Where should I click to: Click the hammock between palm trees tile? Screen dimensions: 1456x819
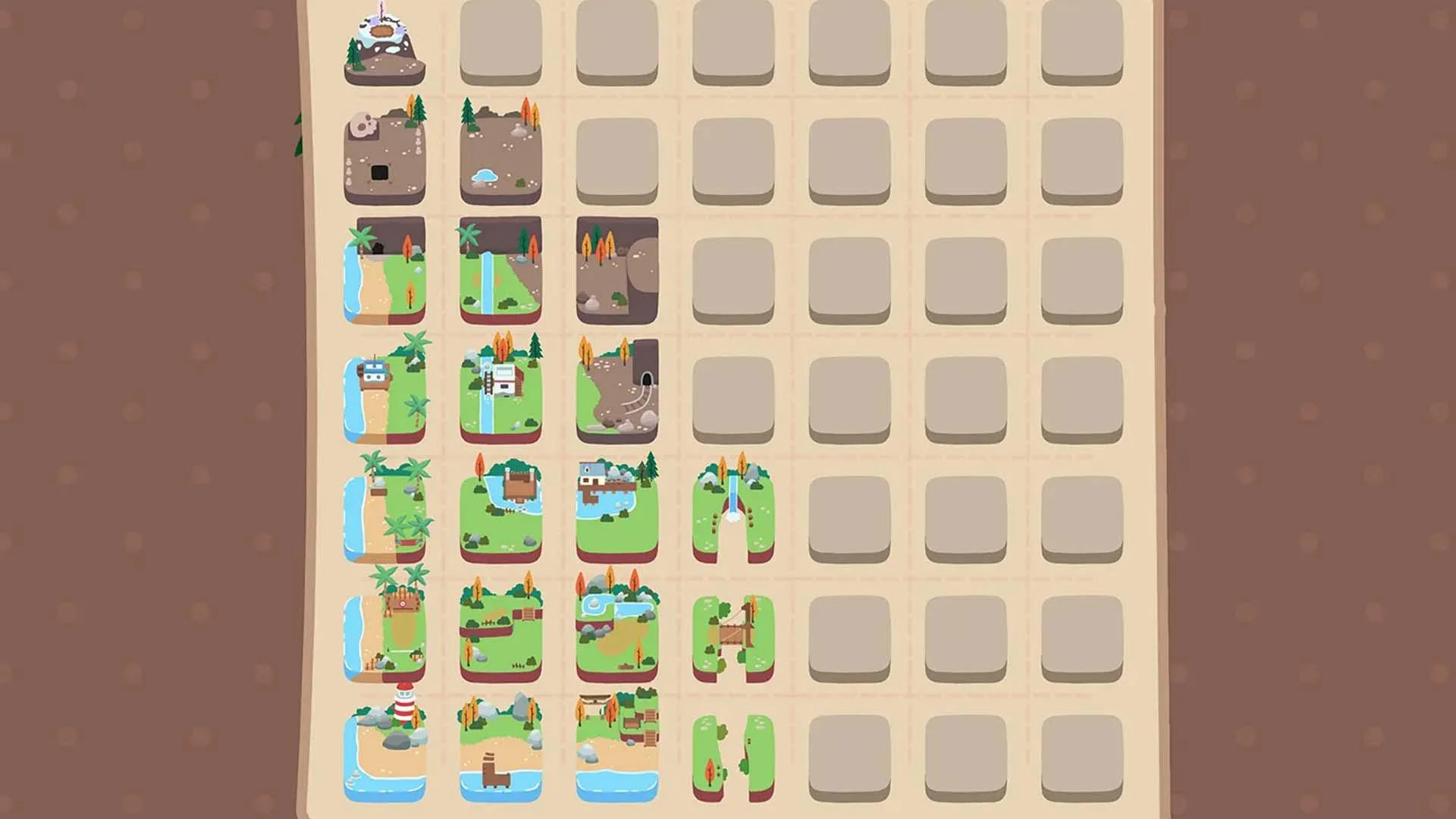pyautogui.click(x=387, y=508)
